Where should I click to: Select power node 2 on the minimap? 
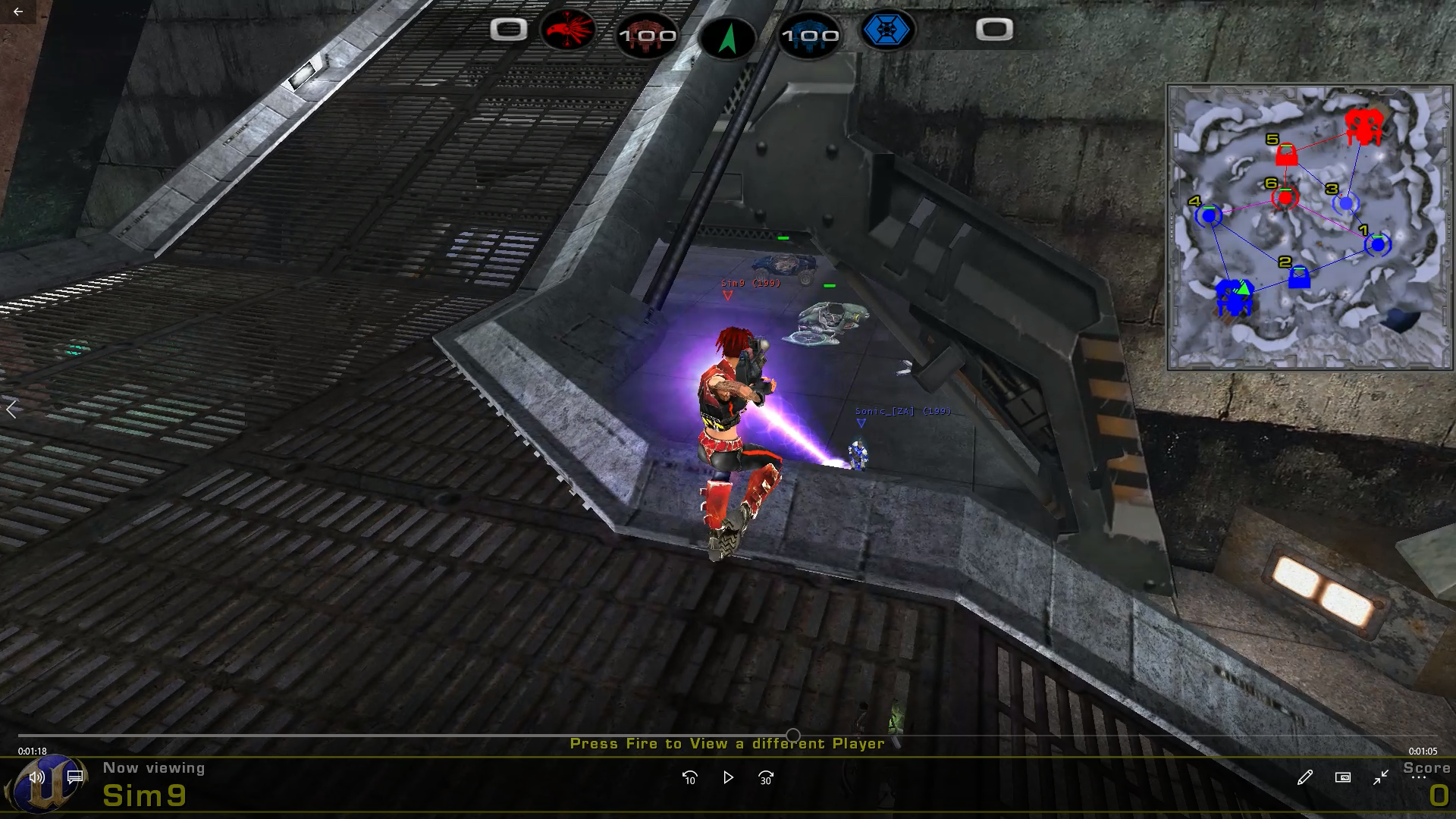(1299, 277)
